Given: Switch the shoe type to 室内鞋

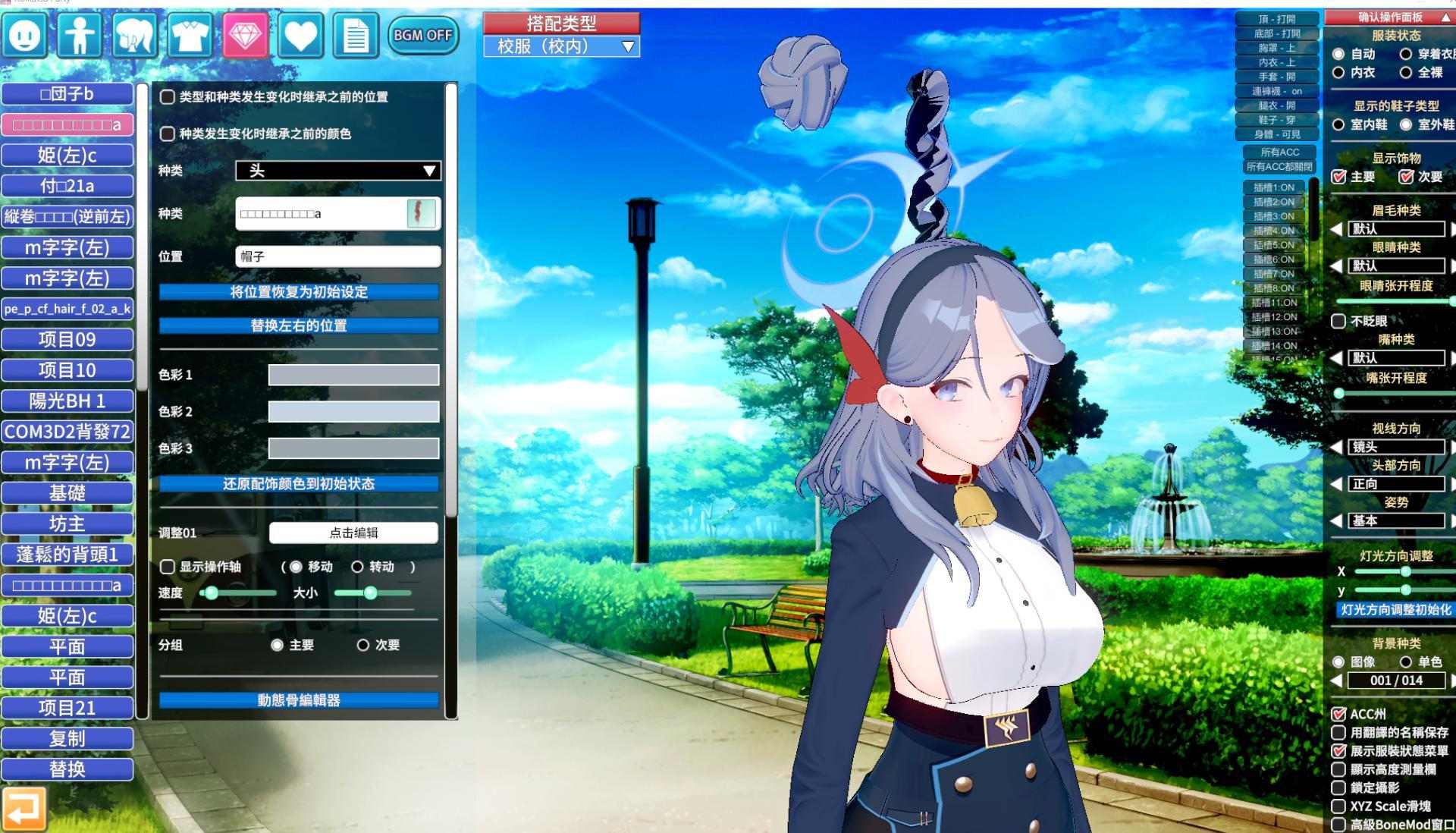Looking at the screenshot, I should pos(1338,125).
